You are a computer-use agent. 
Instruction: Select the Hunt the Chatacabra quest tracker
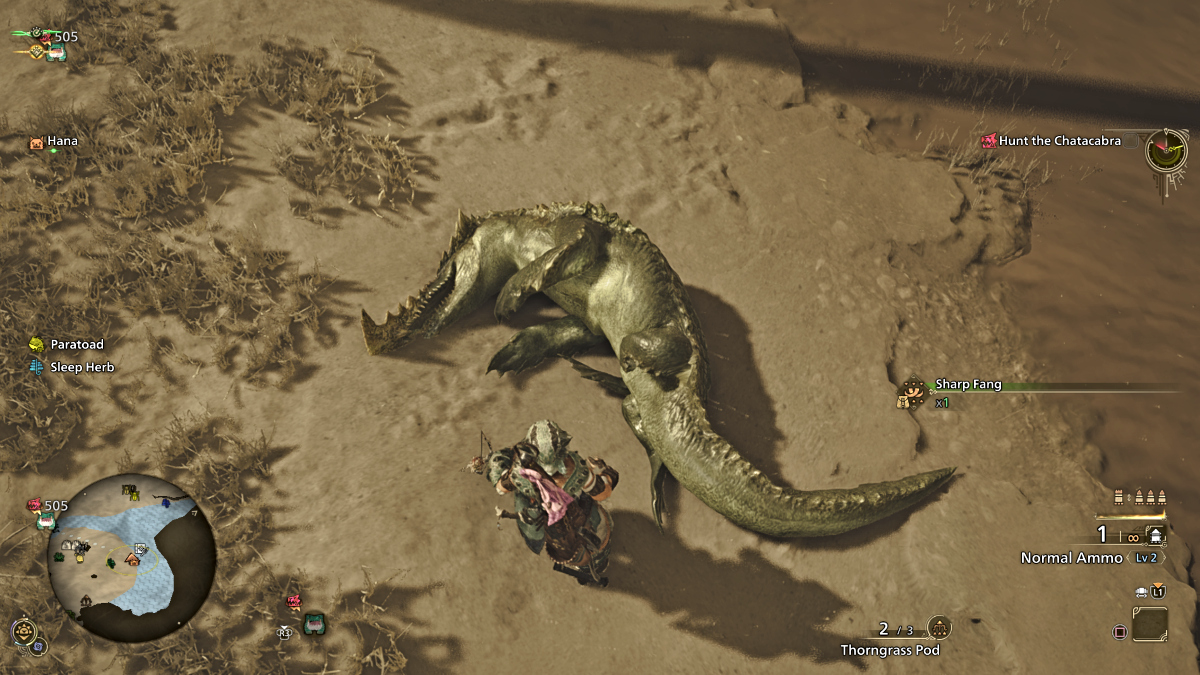click(x=1059, y=141)
